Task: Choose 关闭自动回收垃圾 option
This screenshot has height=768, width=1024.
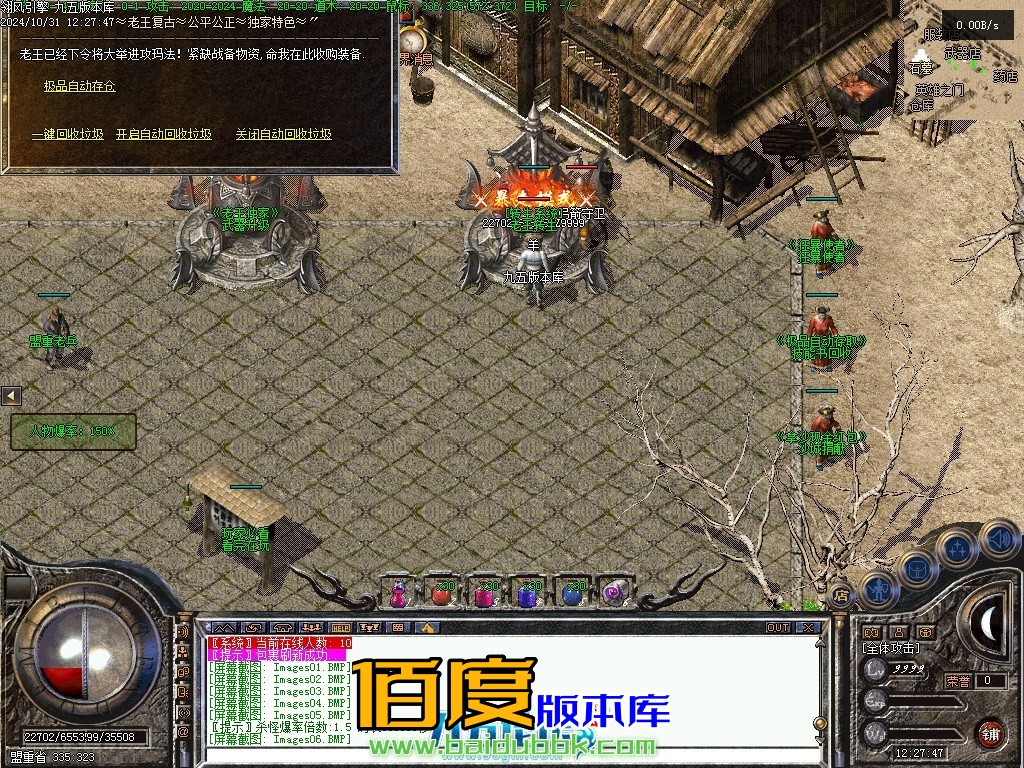Action: [x=284, y=134]
